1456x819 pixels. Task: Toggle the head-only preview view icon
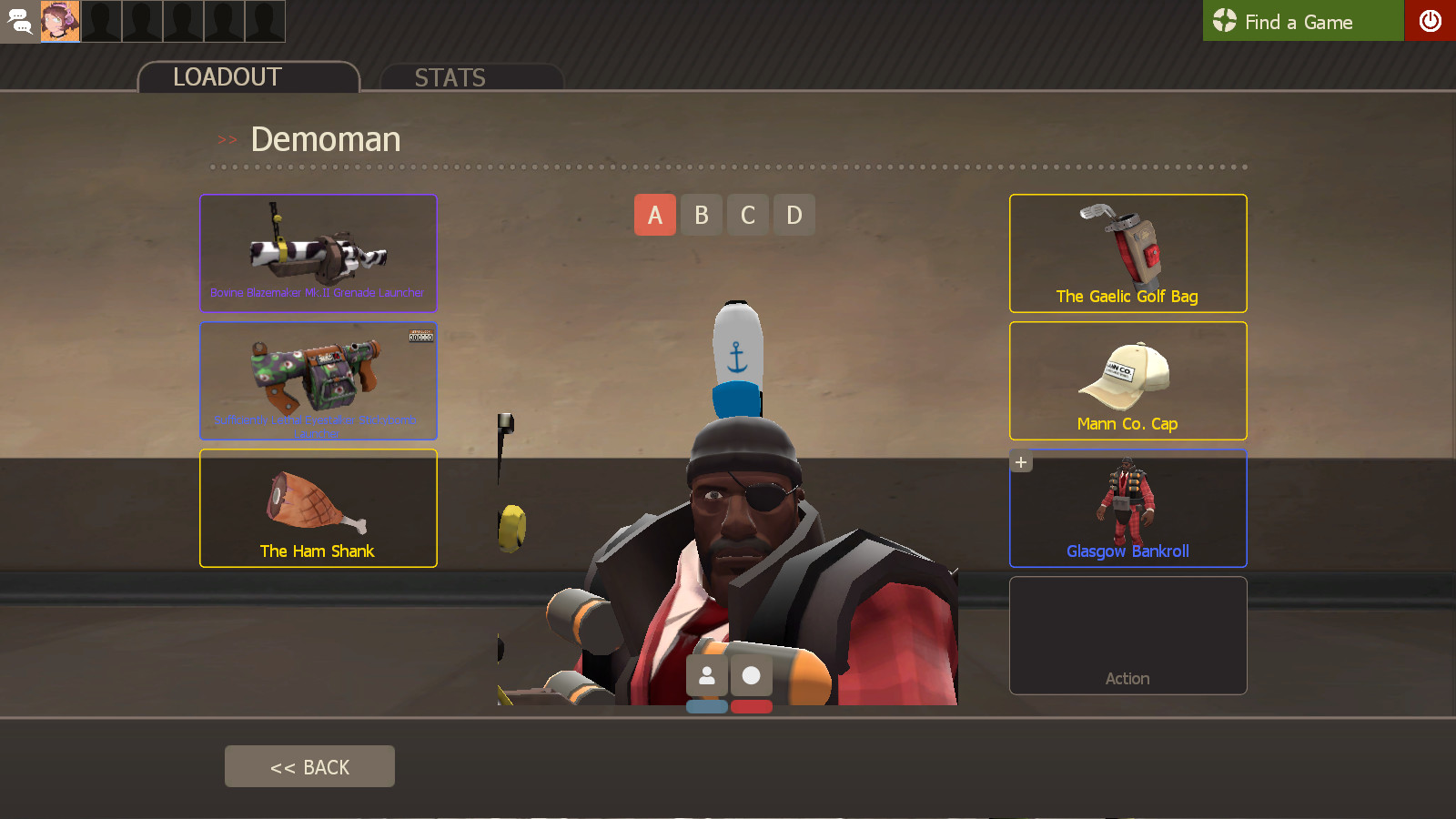(x=753, y=674)
